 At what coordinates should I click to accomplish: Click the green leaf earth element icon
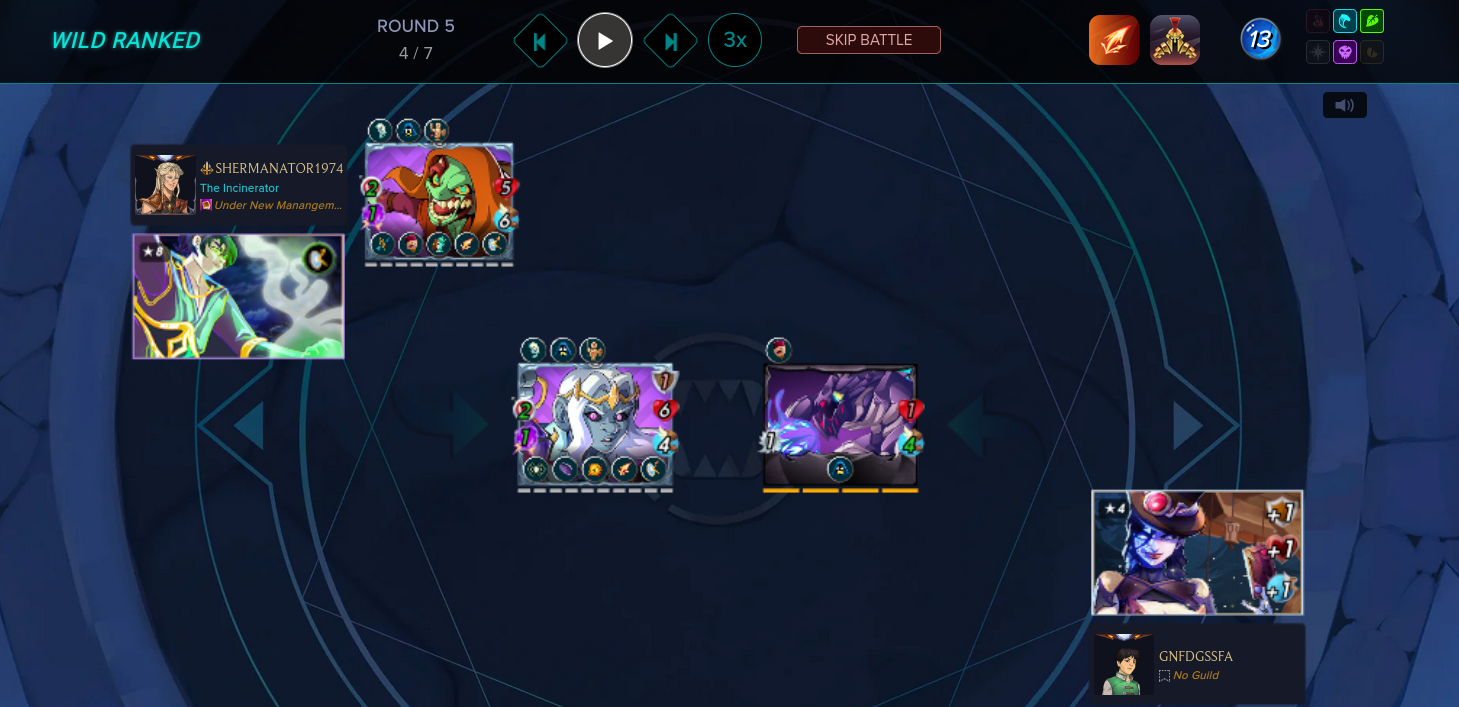[1372, 21]
